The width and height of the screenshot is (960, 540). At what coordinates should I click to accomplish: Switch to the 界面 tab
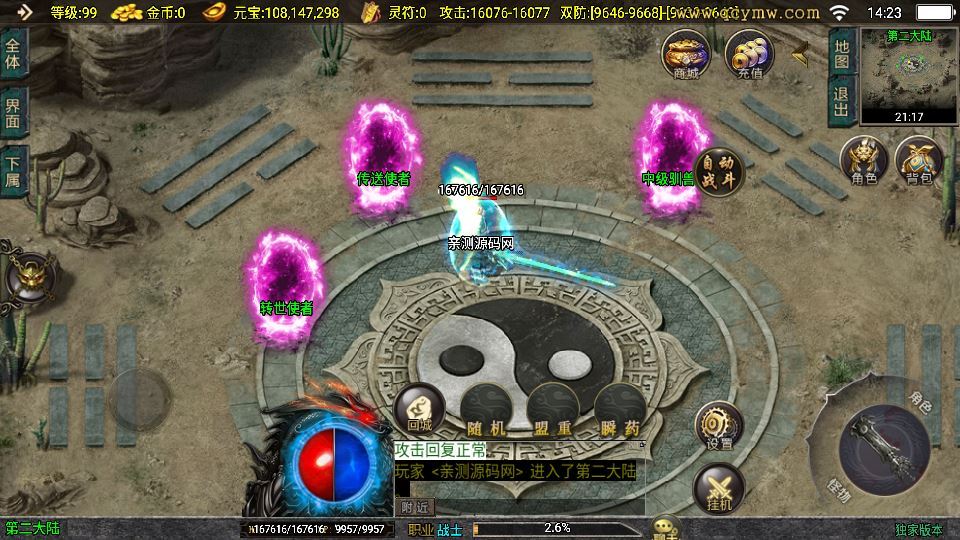[13, 112]
